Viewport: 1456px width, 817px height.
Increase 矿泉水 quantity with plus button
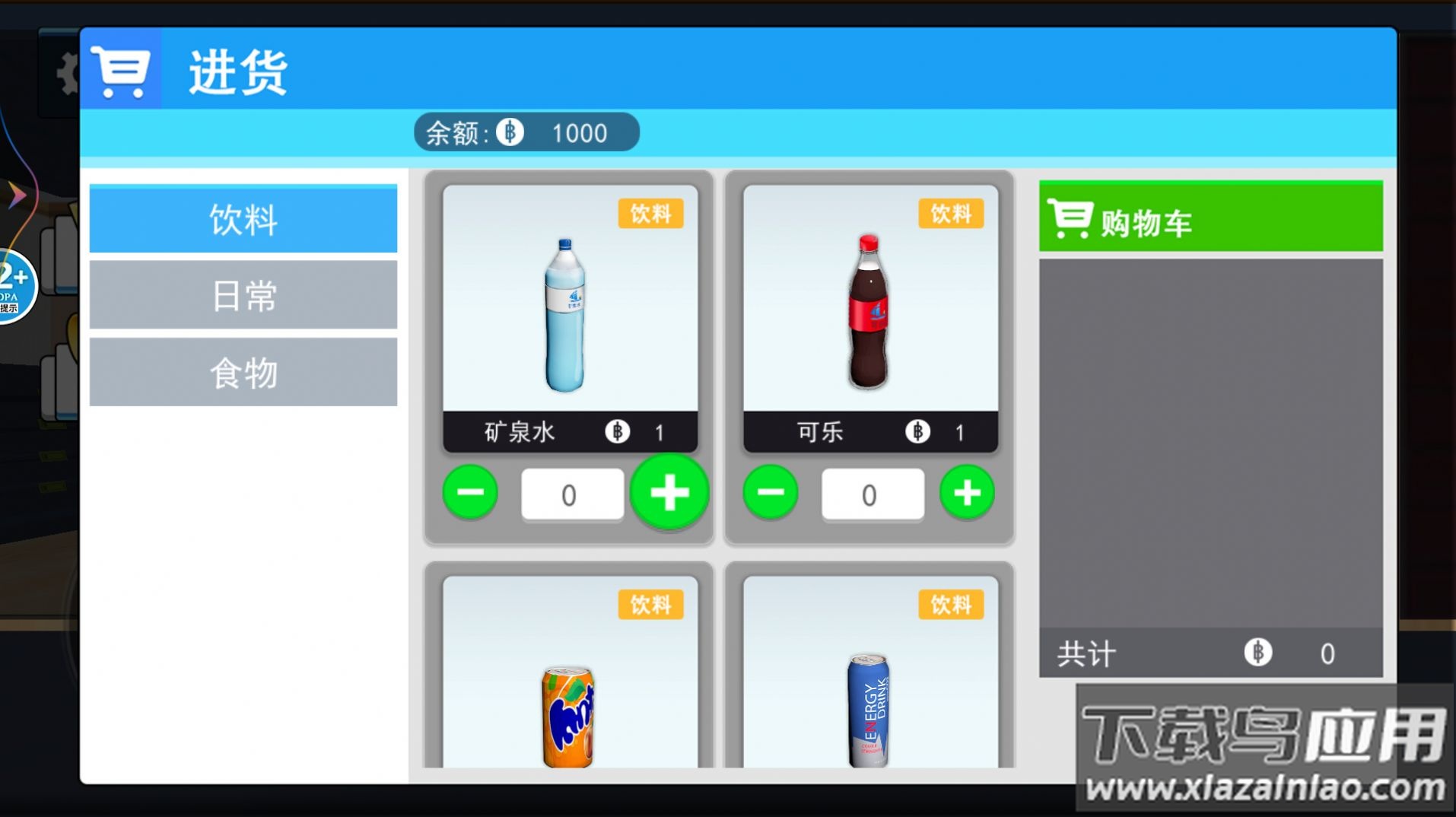669,493
